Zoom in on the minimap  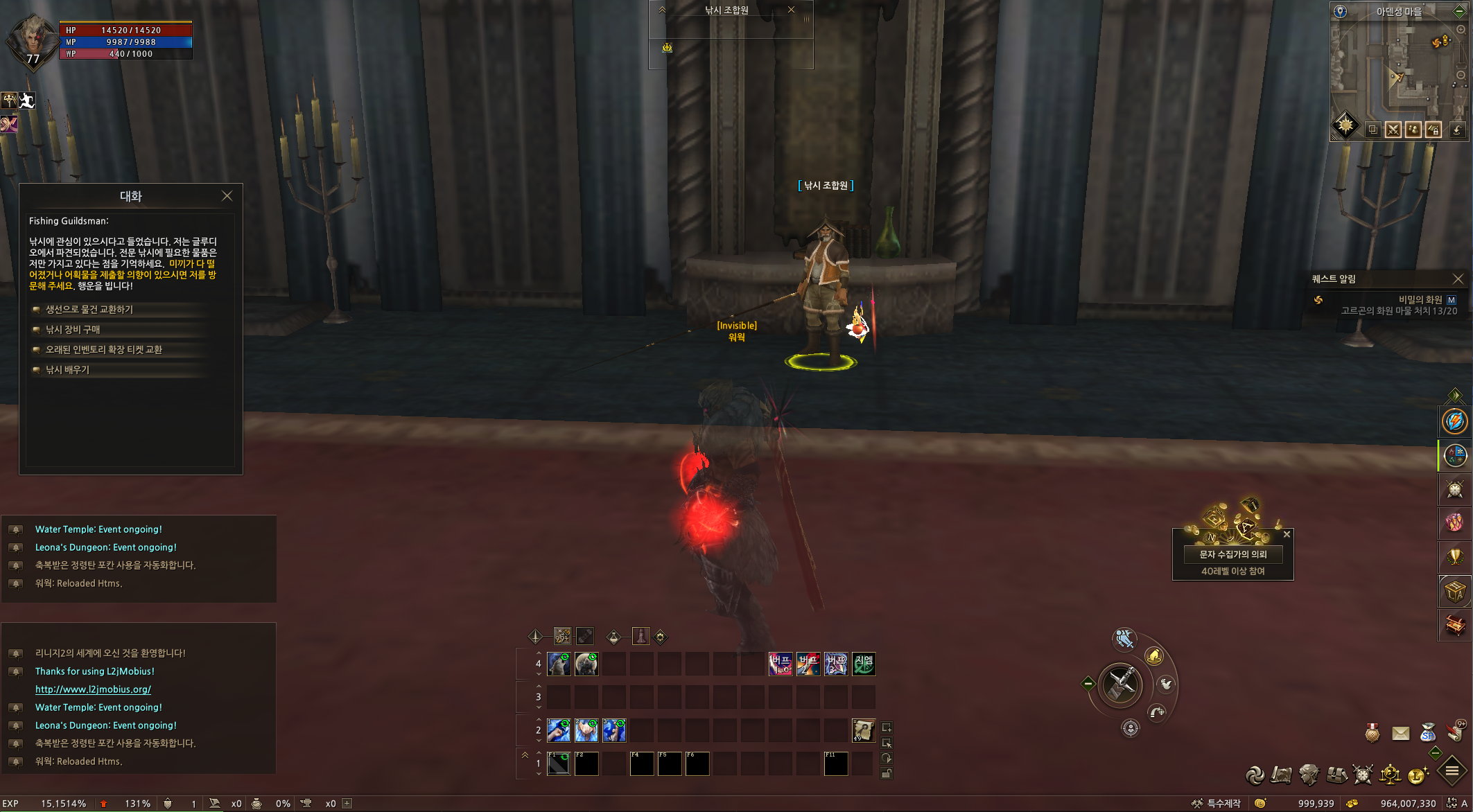tap(1461, 30)
